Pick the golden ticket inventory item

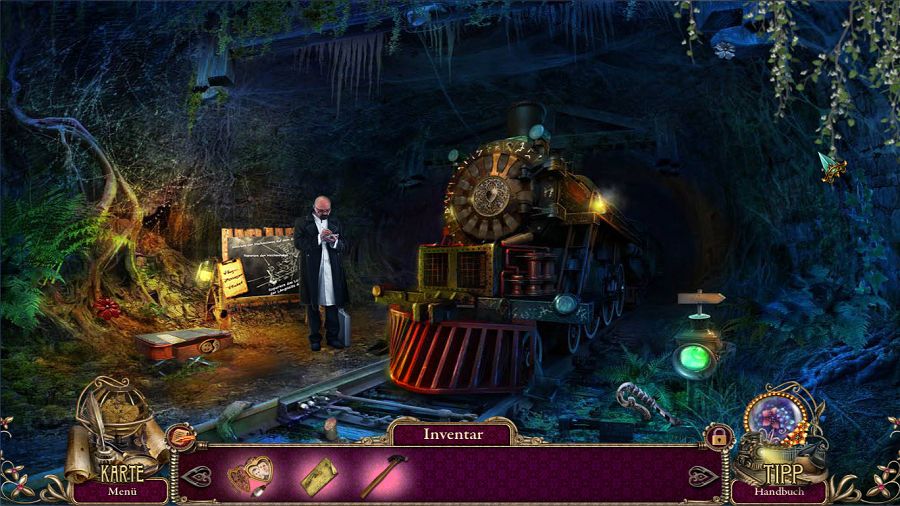point(319,475)
